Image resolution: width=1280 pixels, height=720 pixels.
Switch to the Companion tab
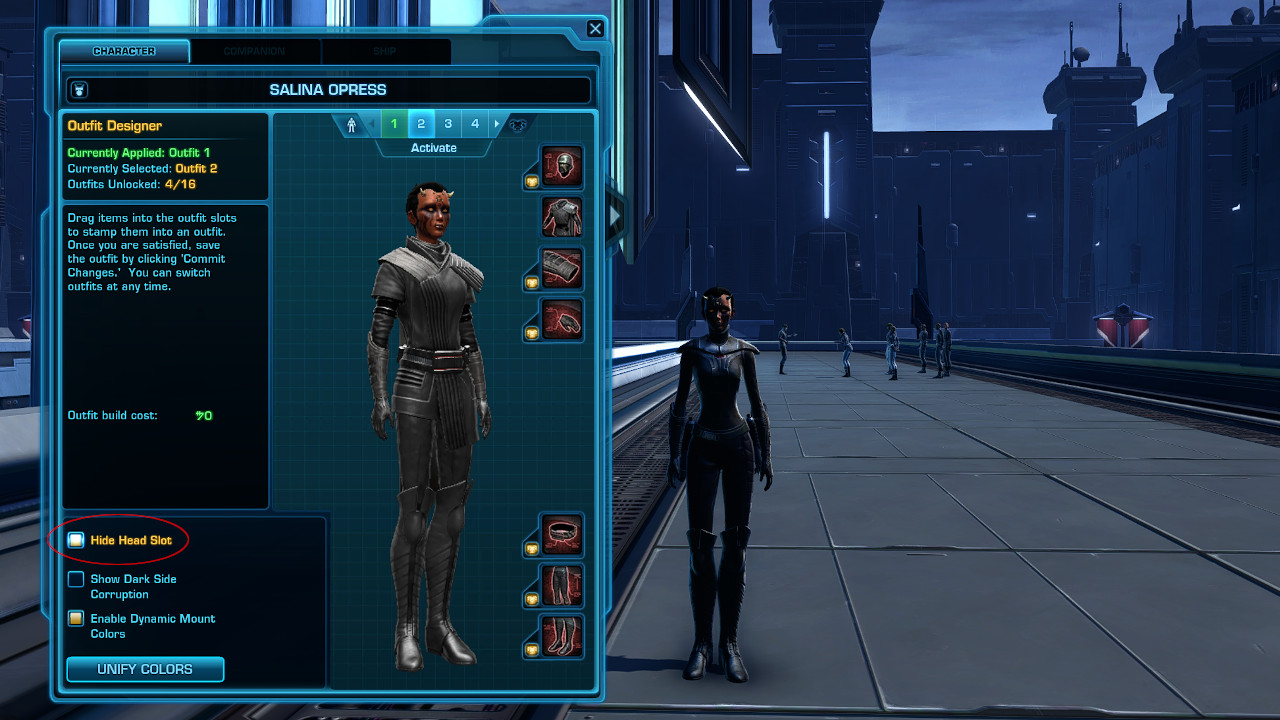pyautogui.click(x=255, y=51)
